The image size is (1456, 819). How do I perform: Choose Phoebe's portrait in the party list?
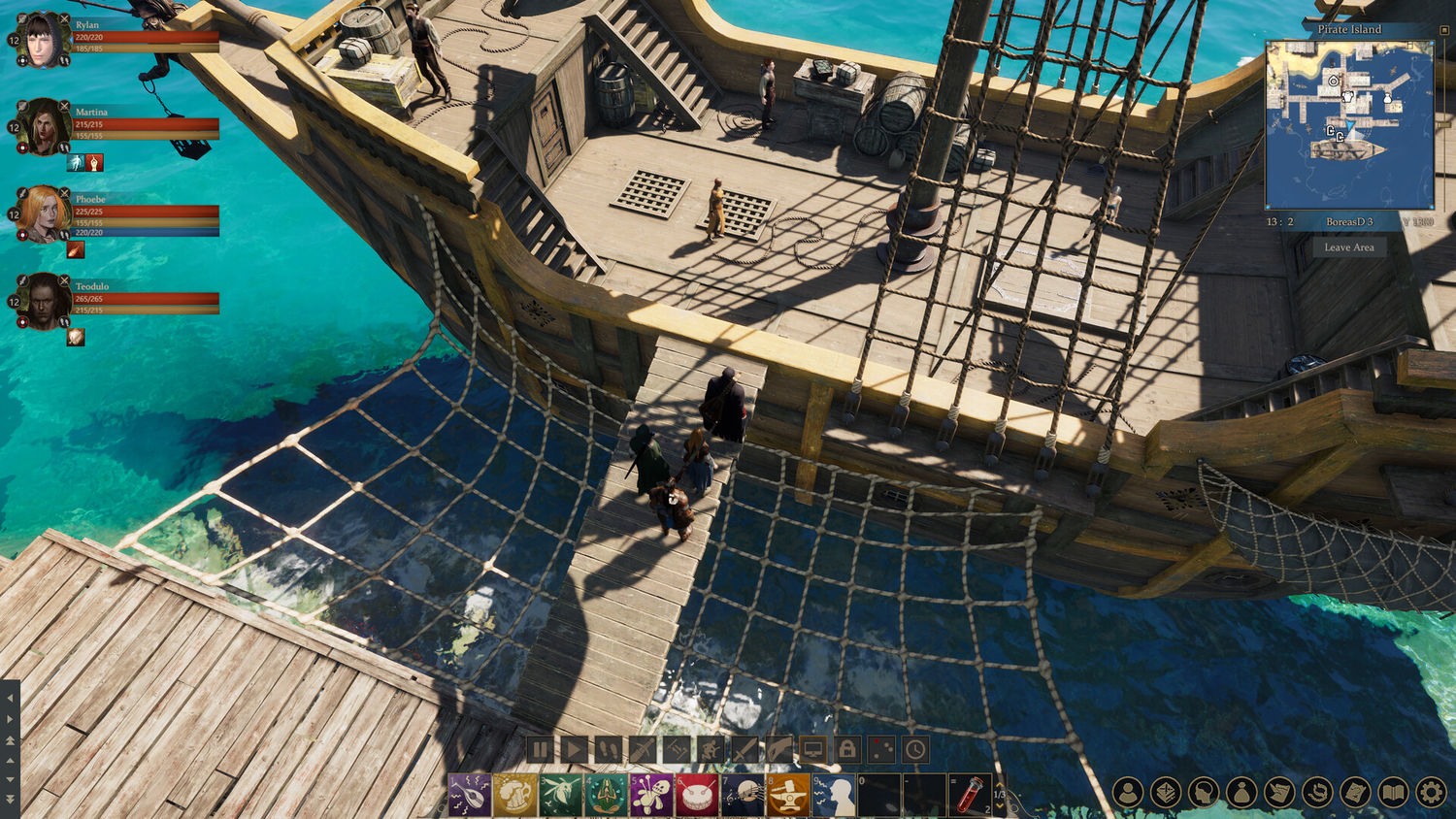44,214
